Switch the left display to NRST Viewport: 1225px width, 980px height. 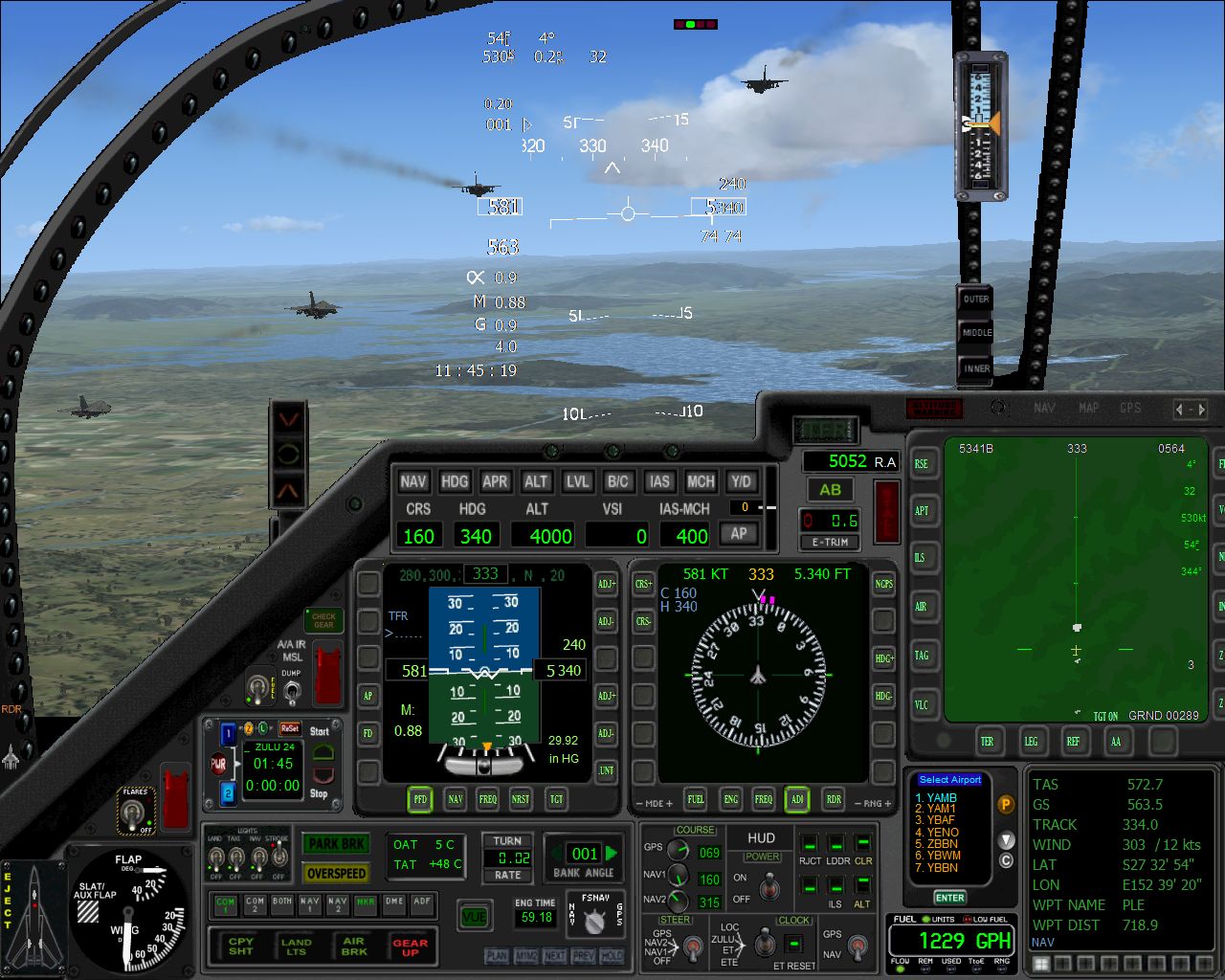[x=521, y=798]
